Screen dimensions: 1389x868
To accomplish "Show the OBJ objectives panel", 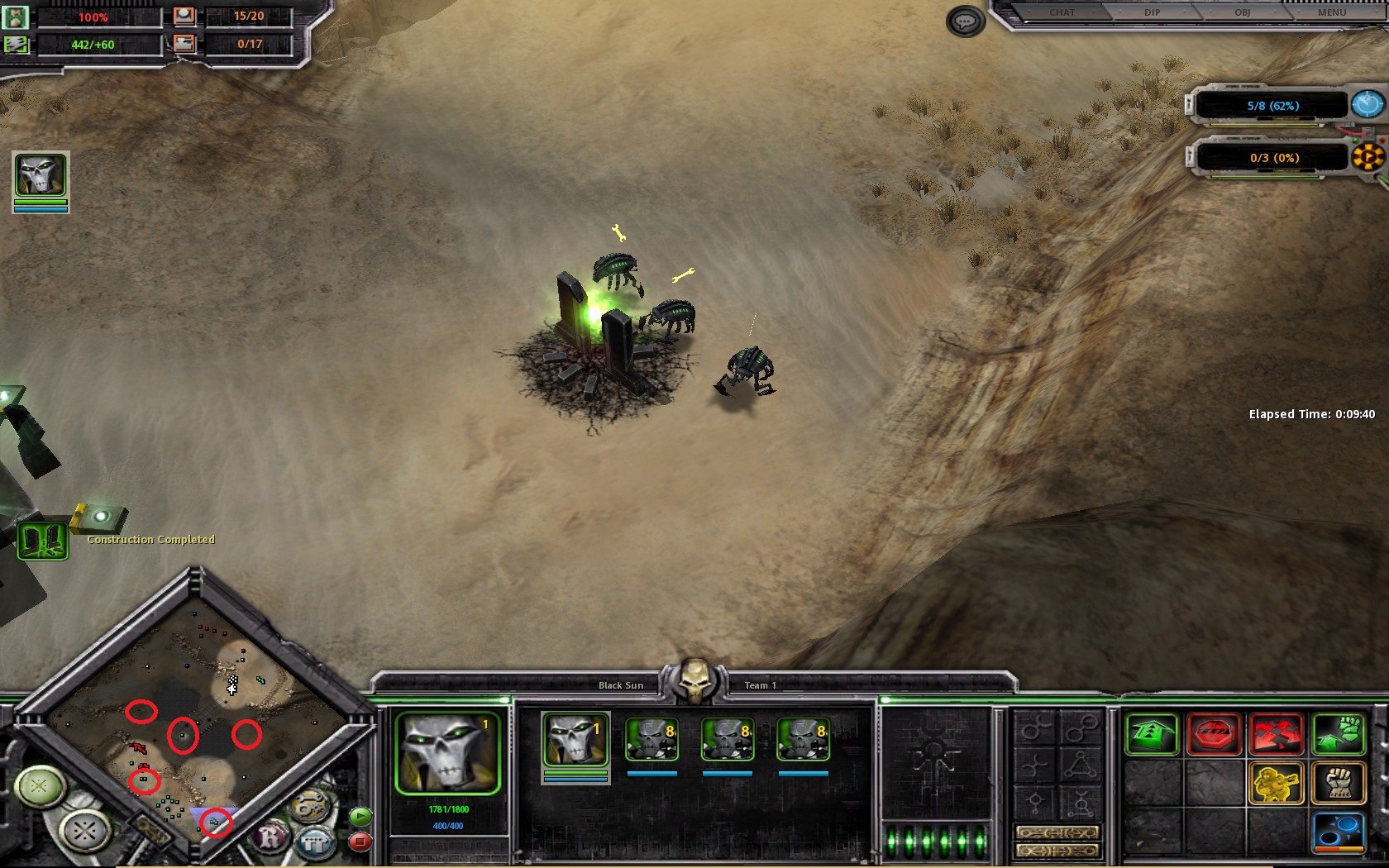I will tap(1242, 12).
